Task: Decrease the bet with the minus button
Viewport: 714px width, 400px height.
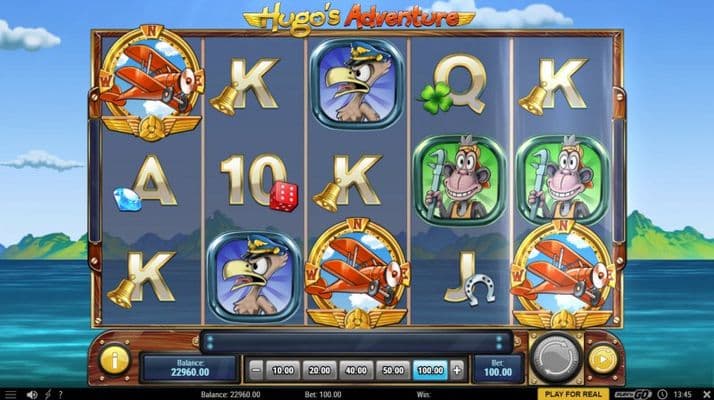Action: click(255, 370)
